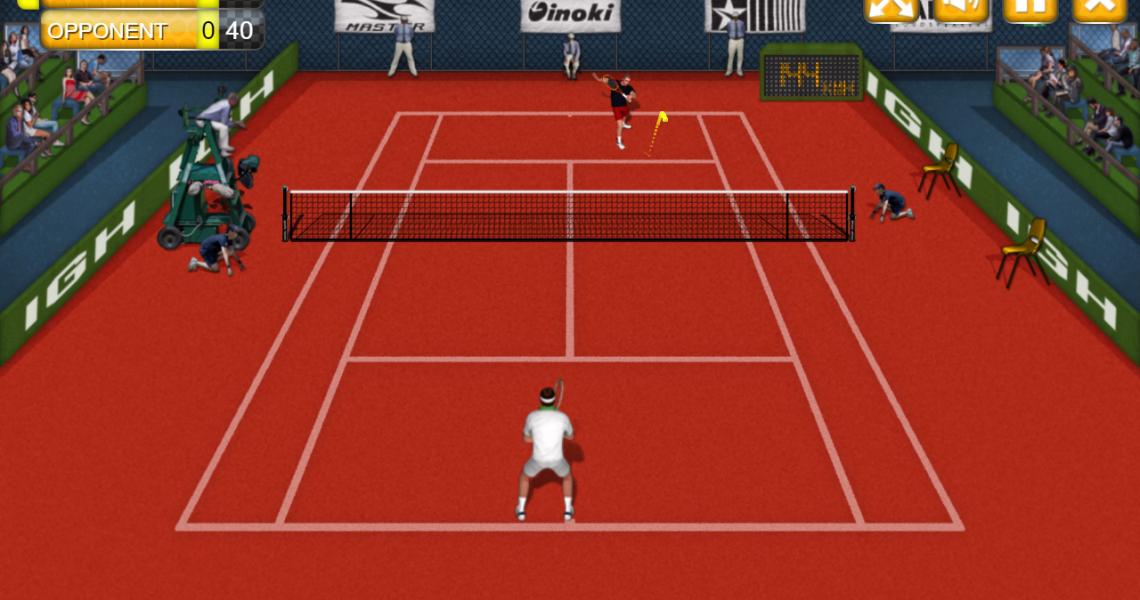Close the game with the X button
The width and height of the screenshot is (1140, 600).
coord(1099,8)
